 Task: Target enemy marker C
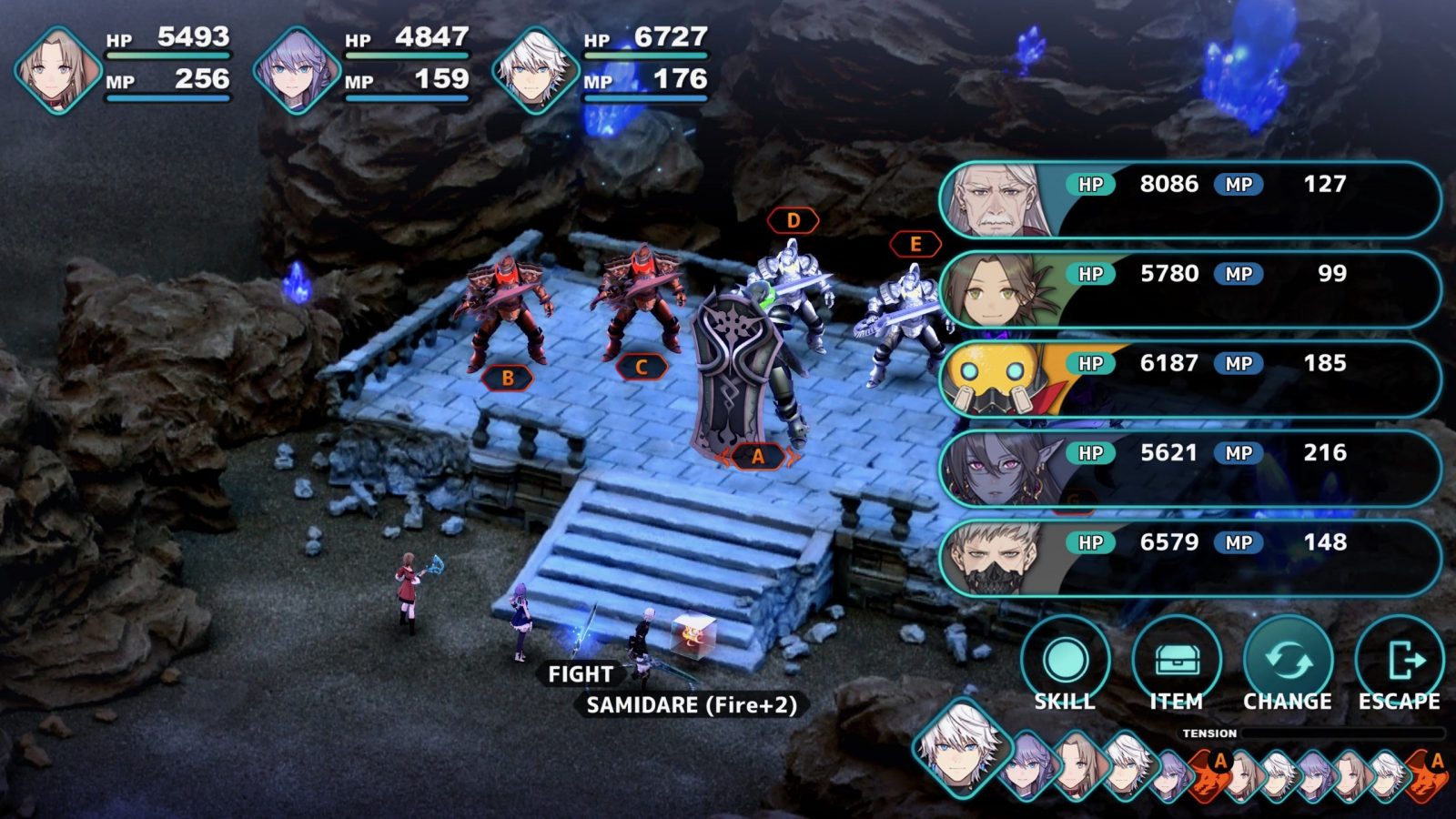[641, 368]
